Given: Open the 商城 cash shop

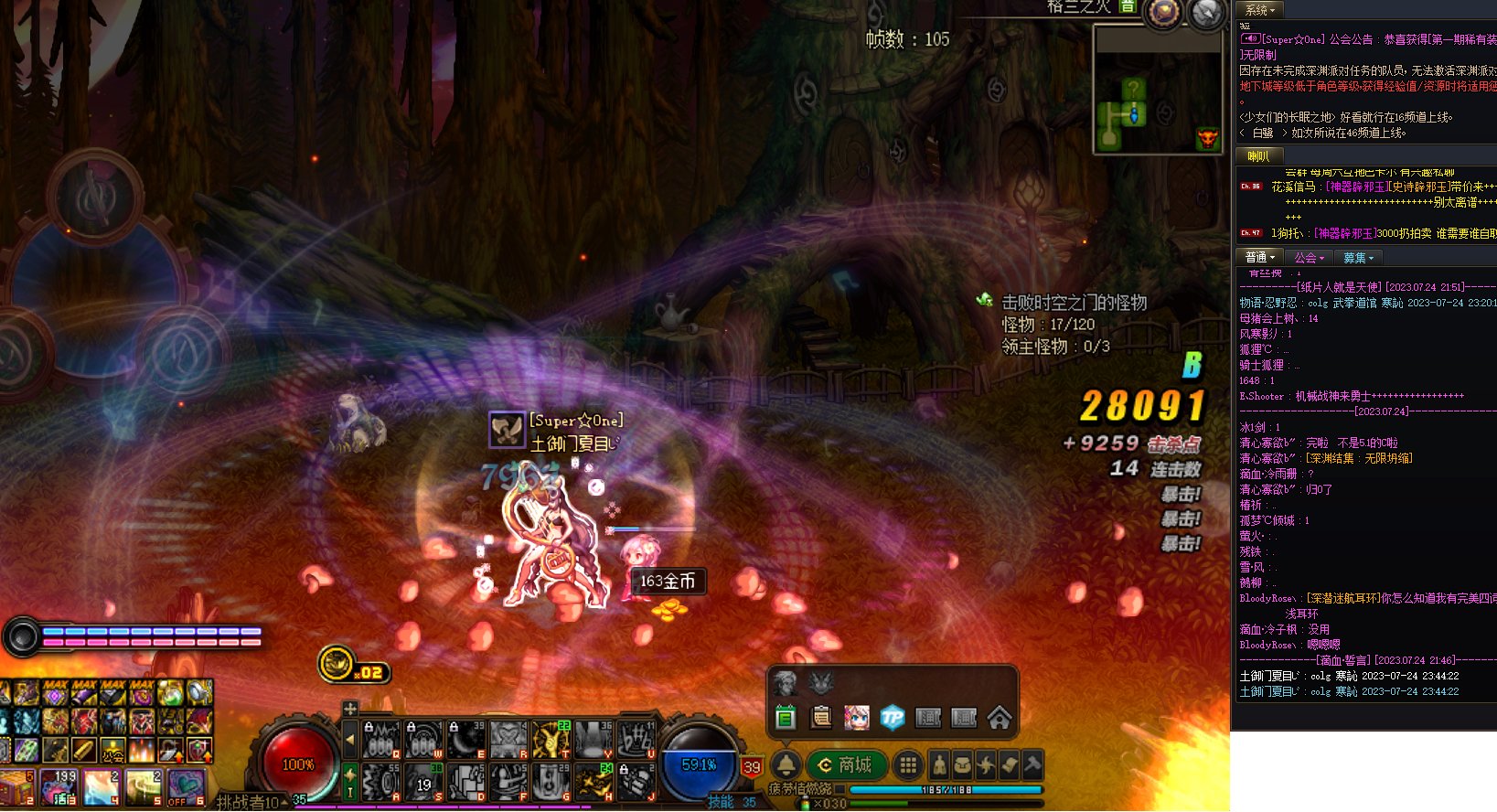Looking at the screenshot, I should pyautogui.click(x=845, y=764).
